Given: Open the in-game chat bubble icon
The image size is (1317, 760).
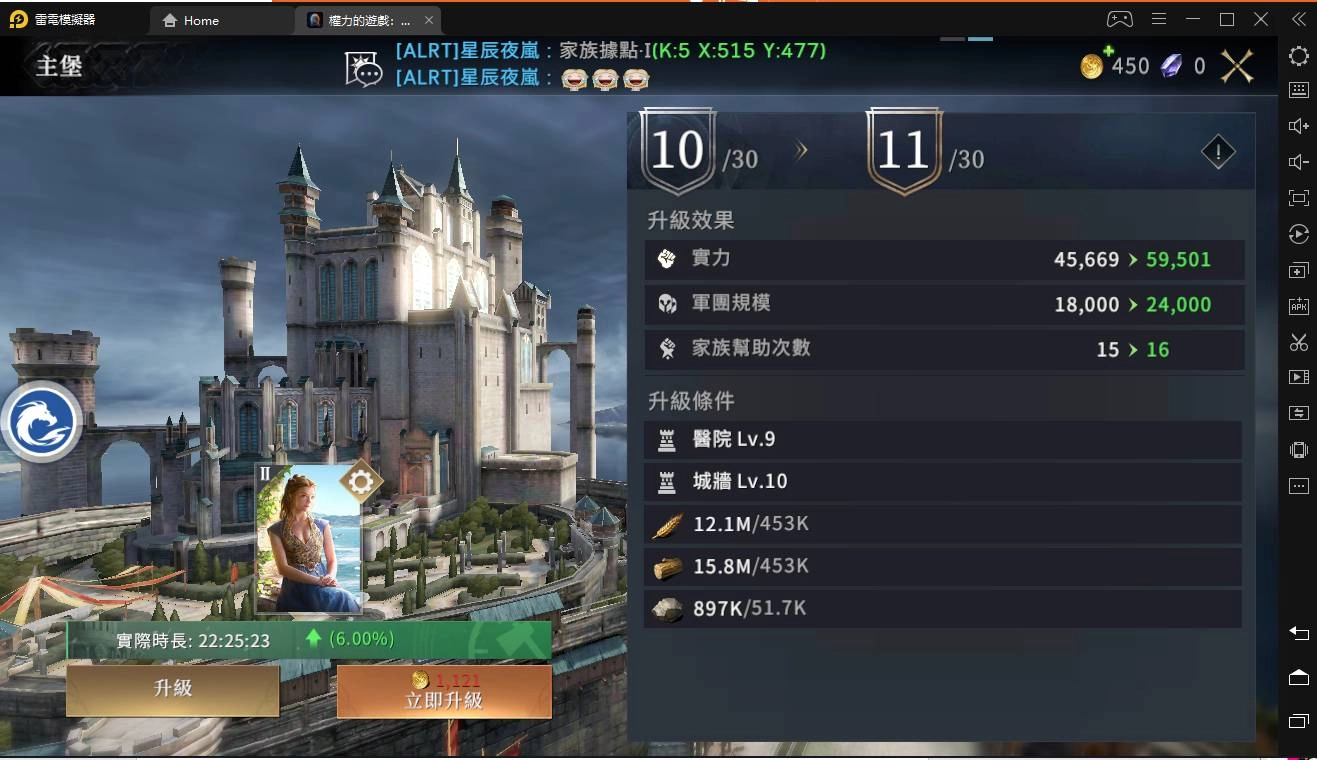Looking at the screenshot, I should (363, 68).
